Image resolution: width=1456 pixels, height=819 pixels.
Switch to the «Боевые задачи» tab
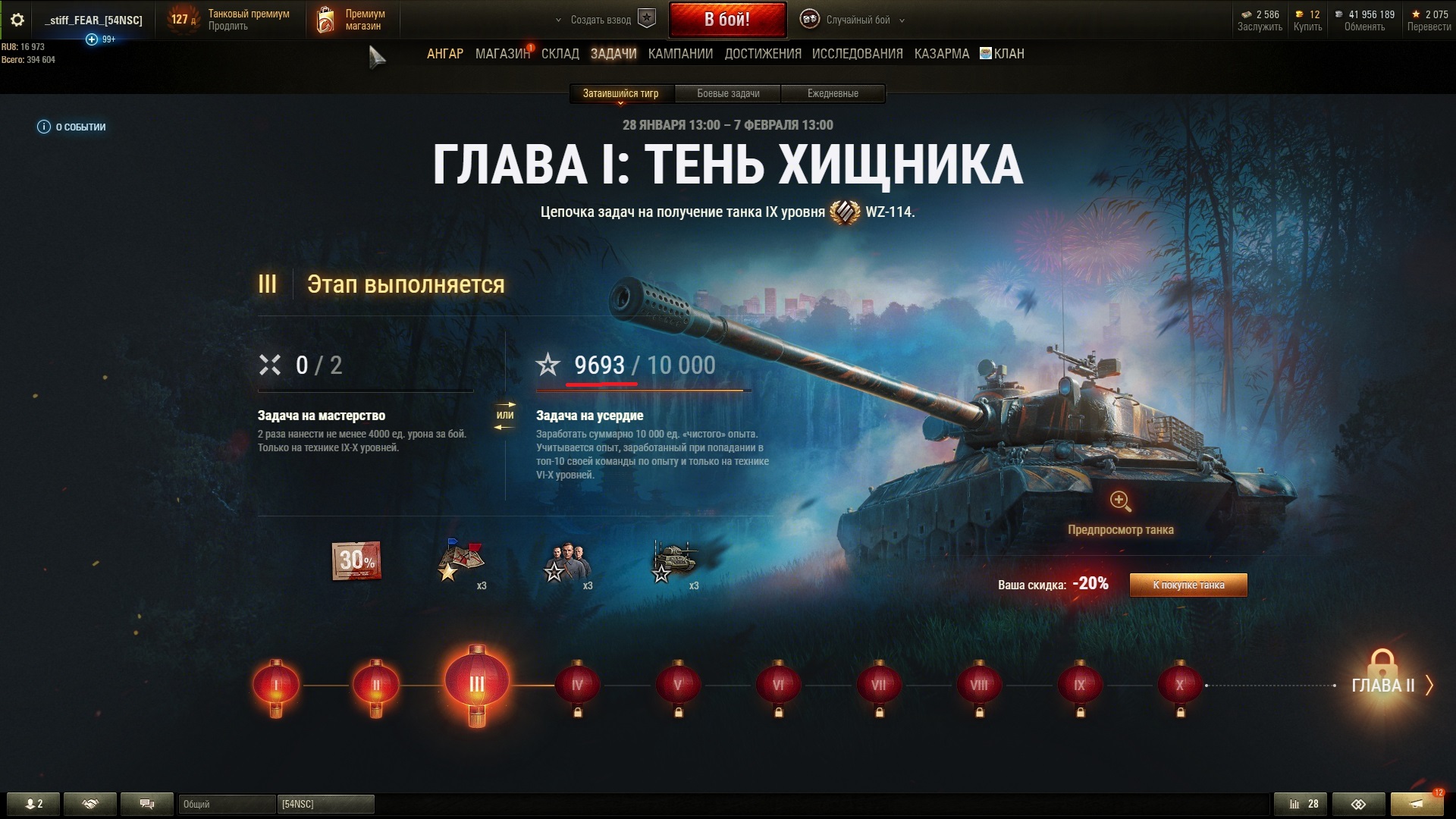(728, 94)
